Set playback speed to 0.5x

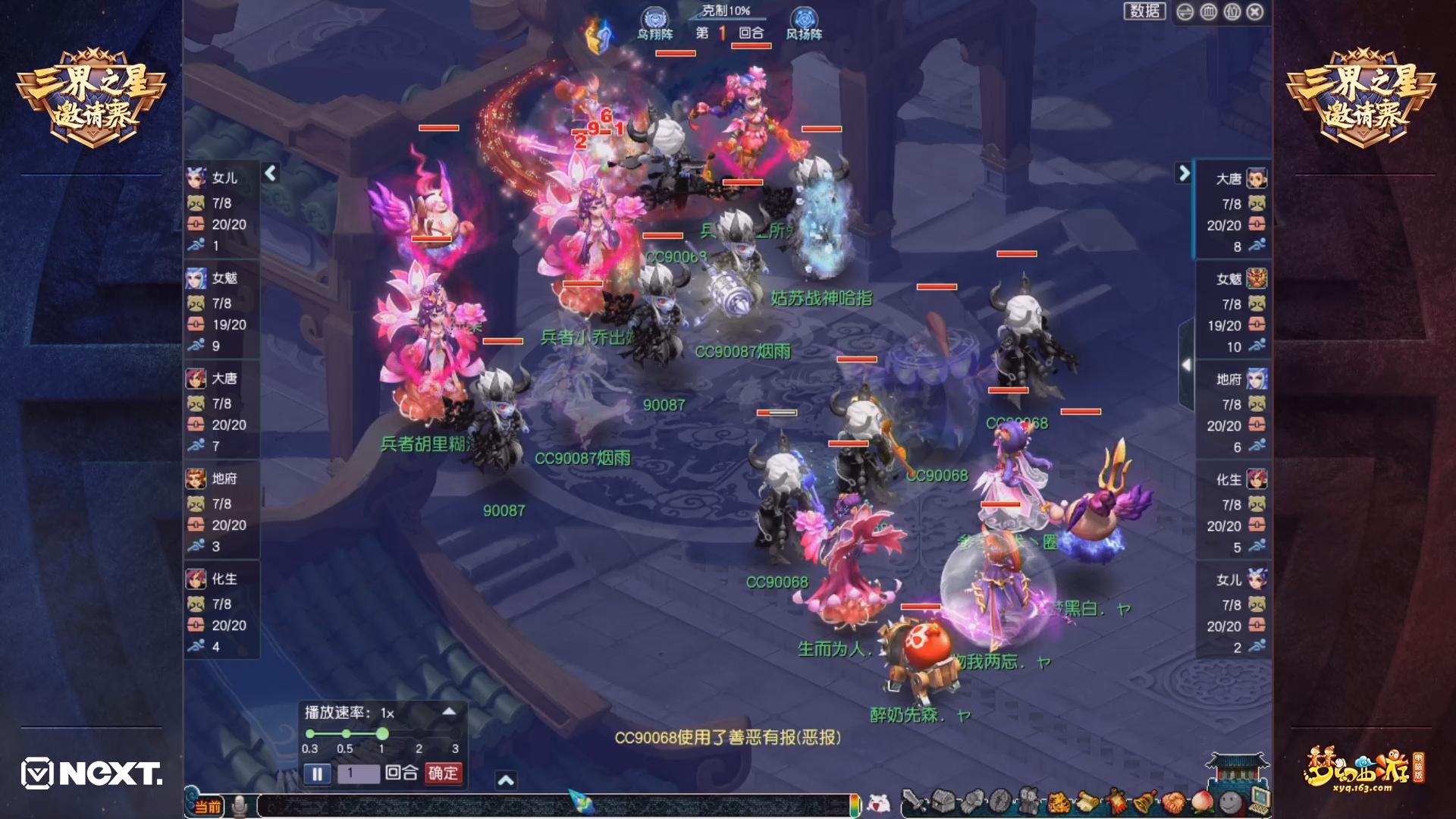[346, 734]
